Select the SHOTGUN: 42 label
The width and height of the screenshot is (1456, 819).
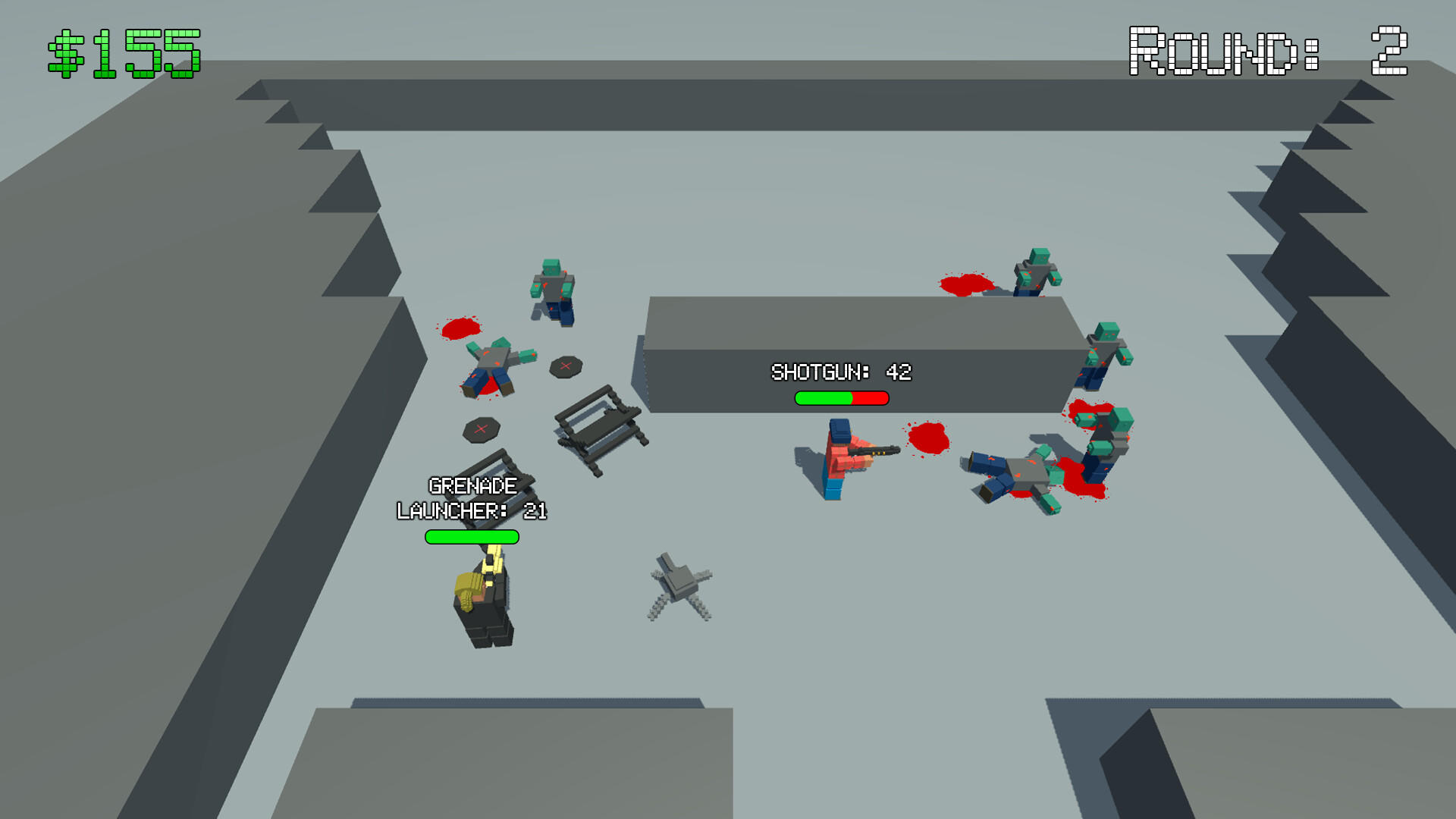pyautogui.click(x=842, y=372)
